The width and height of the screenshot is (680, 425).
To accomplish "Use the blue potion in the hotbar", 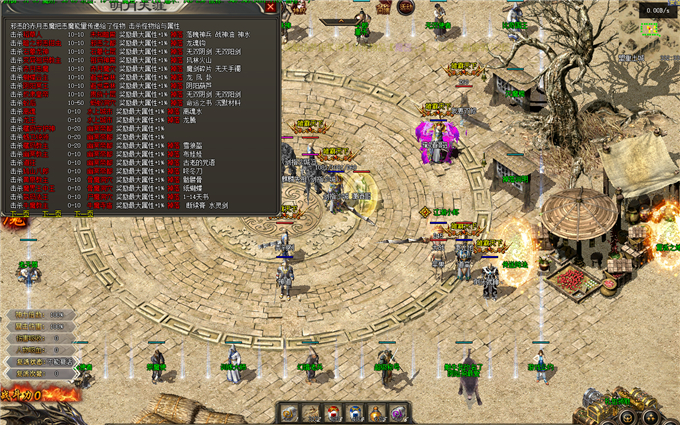I will pyautogui.click(x=354, y=412).
